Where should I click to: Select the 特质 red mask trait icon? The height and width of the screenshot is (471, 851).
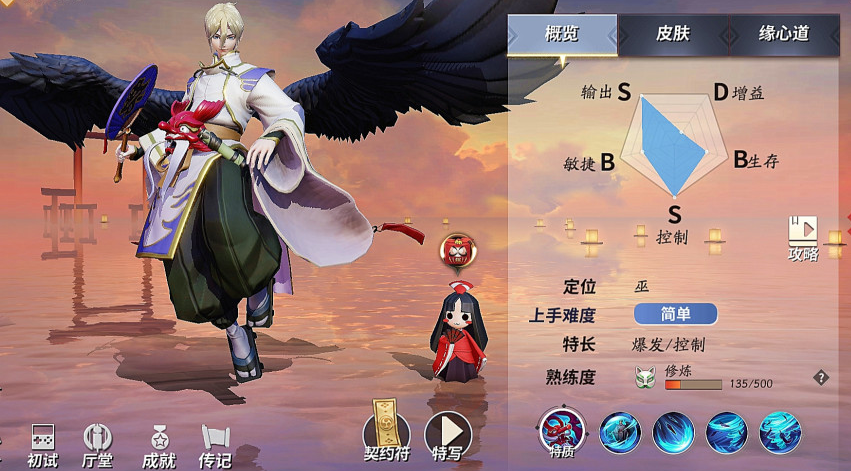pos(561,430)
